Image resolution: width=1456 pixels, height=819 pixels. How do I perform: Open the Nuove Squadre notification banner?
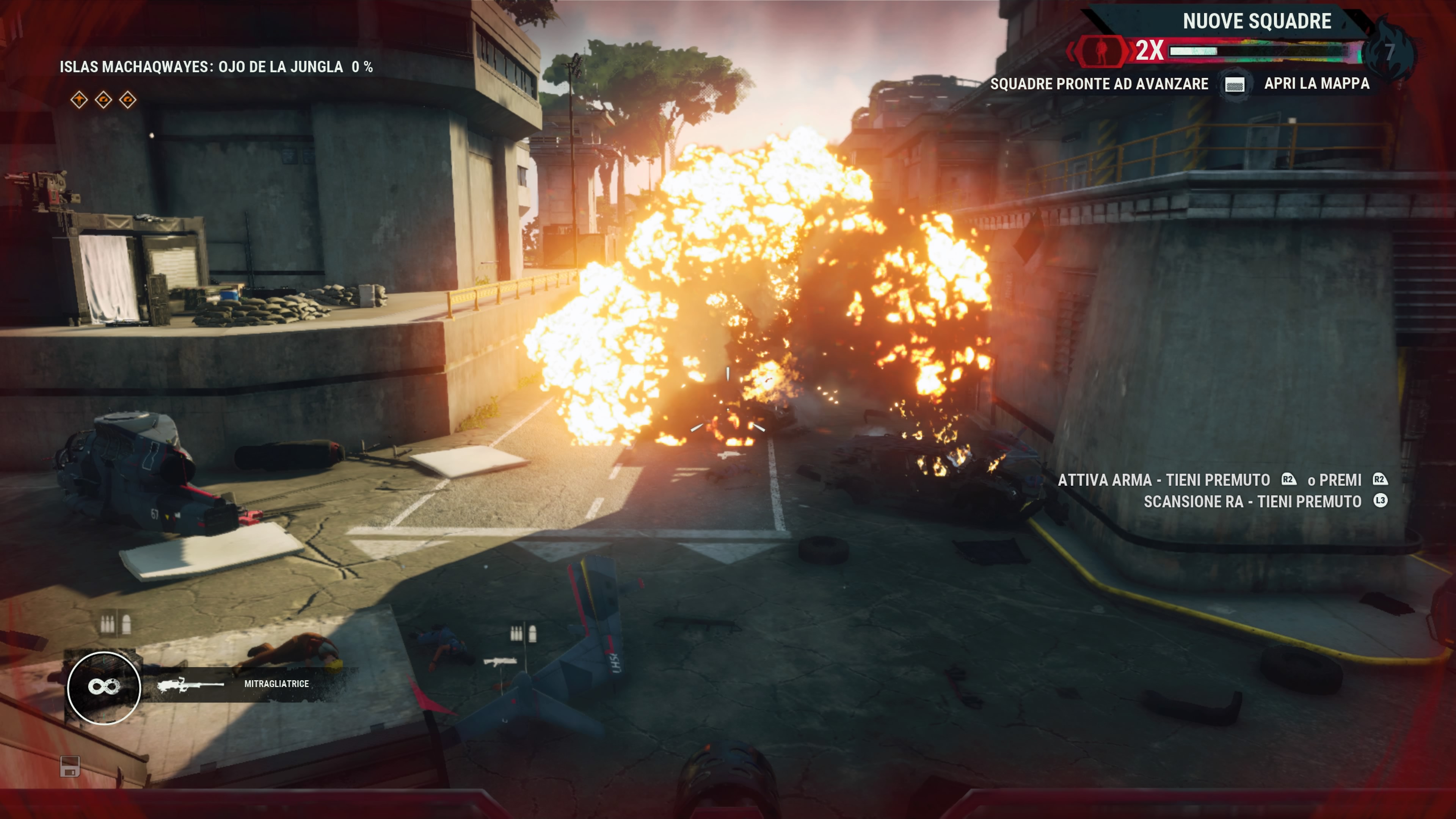[1257, 22]
